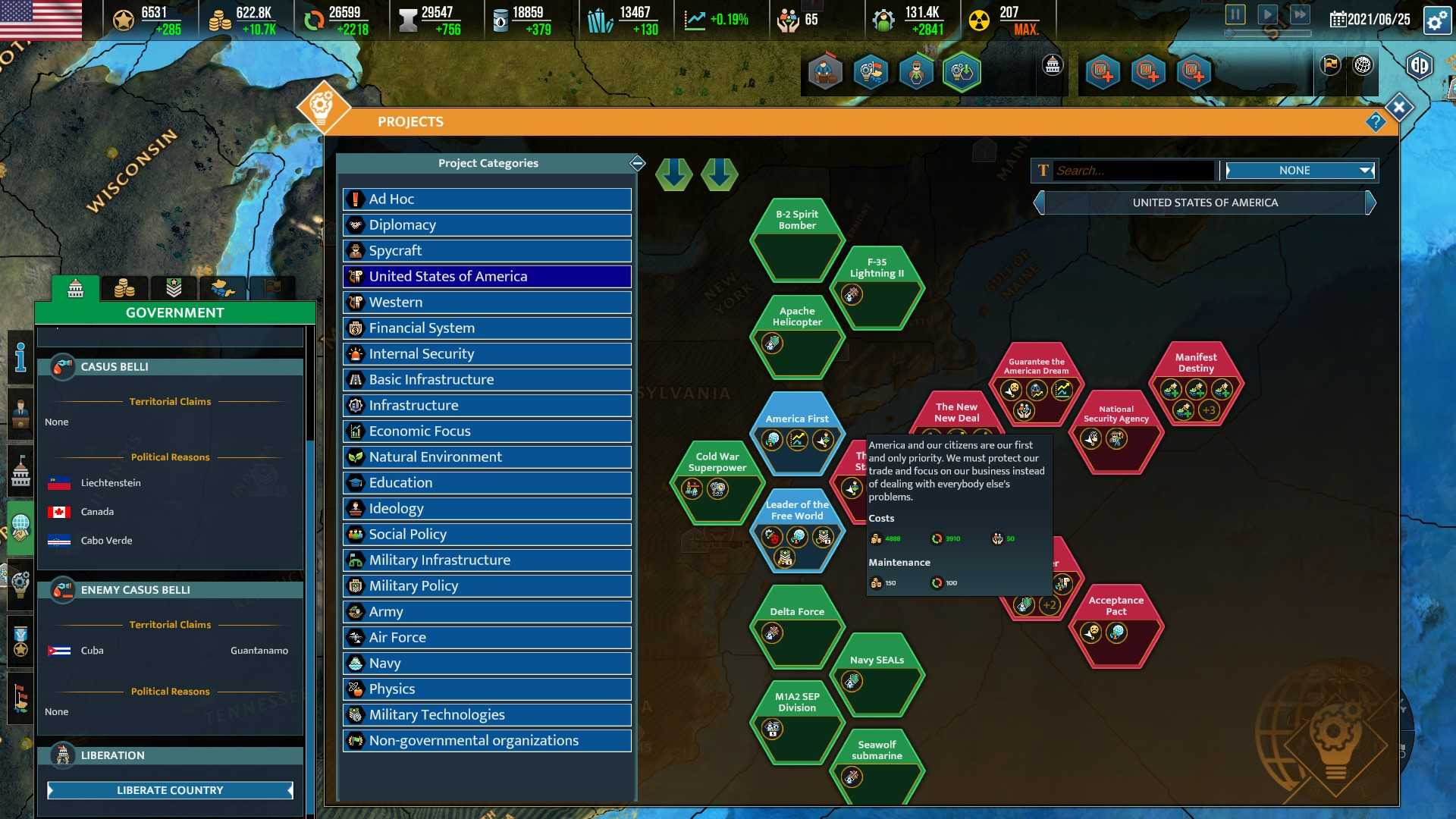The height and width of the screenshot is (819, 1456).
Task: Enable fast-forward game speed
Action: coord(1301,14)
